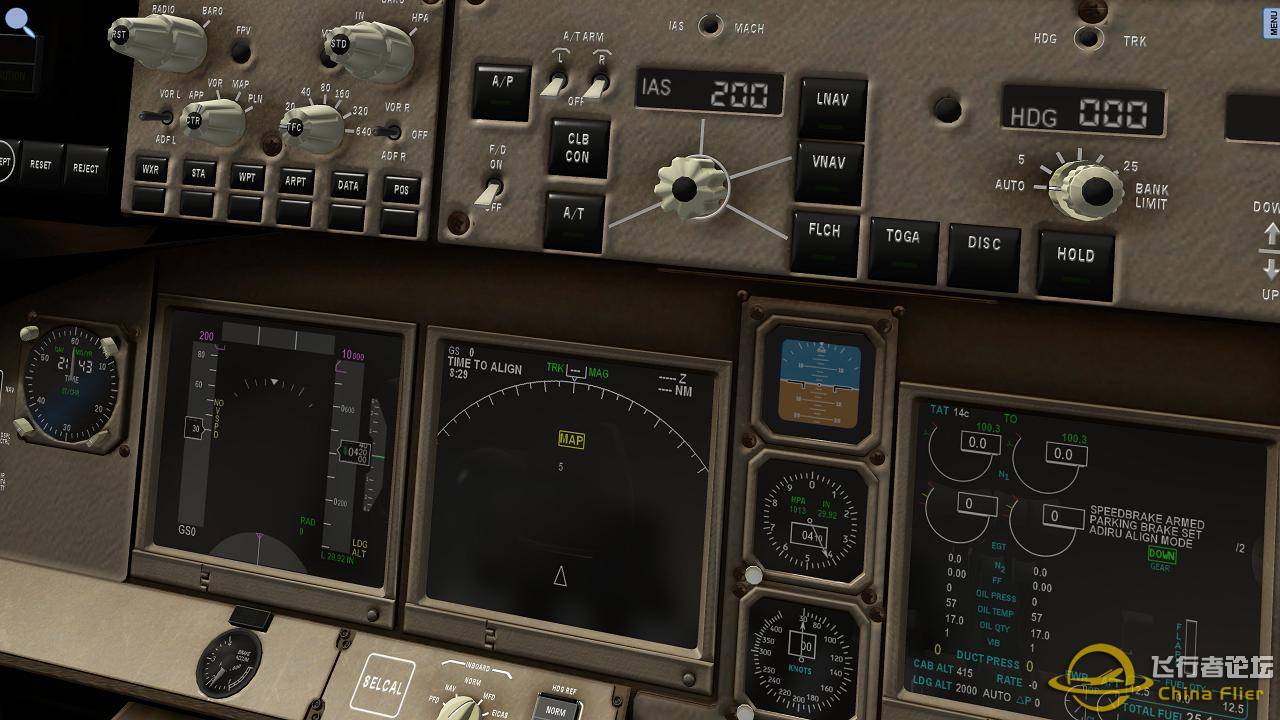Select the STA button on the EFIS panel
The image size is (1280, 720).
click(197, 170)
